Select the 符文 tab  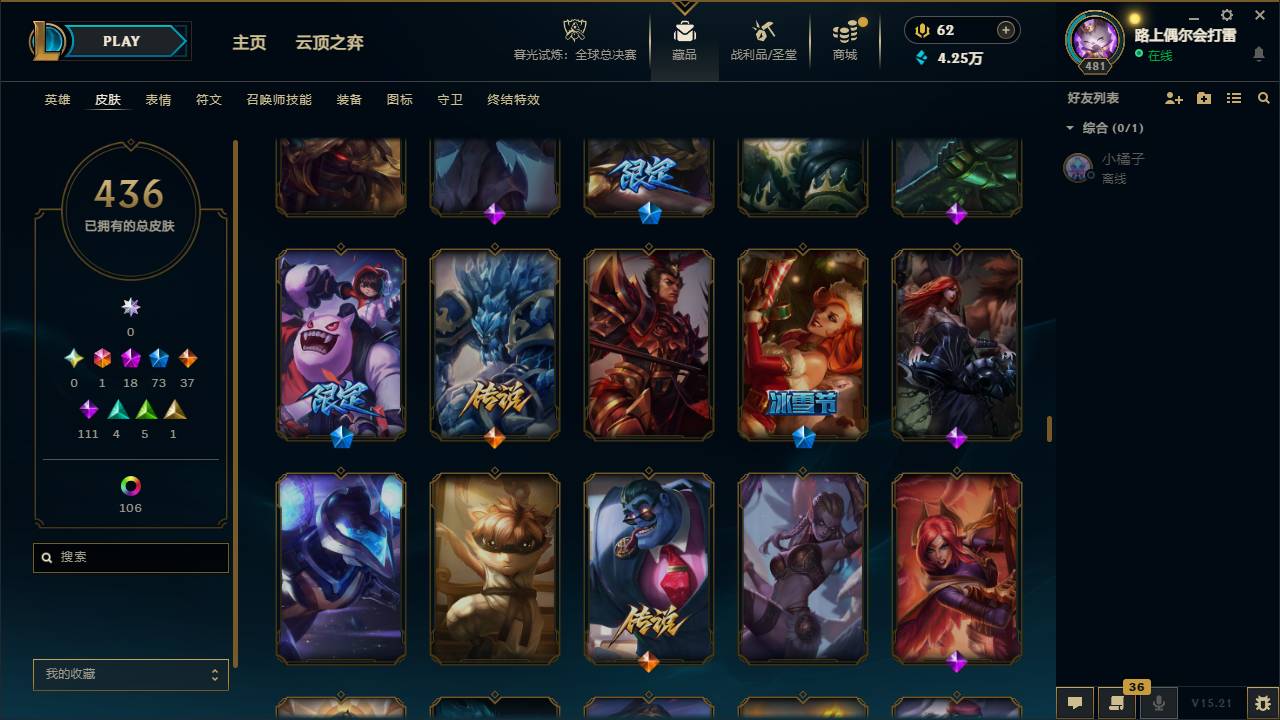tap(208, 100)
